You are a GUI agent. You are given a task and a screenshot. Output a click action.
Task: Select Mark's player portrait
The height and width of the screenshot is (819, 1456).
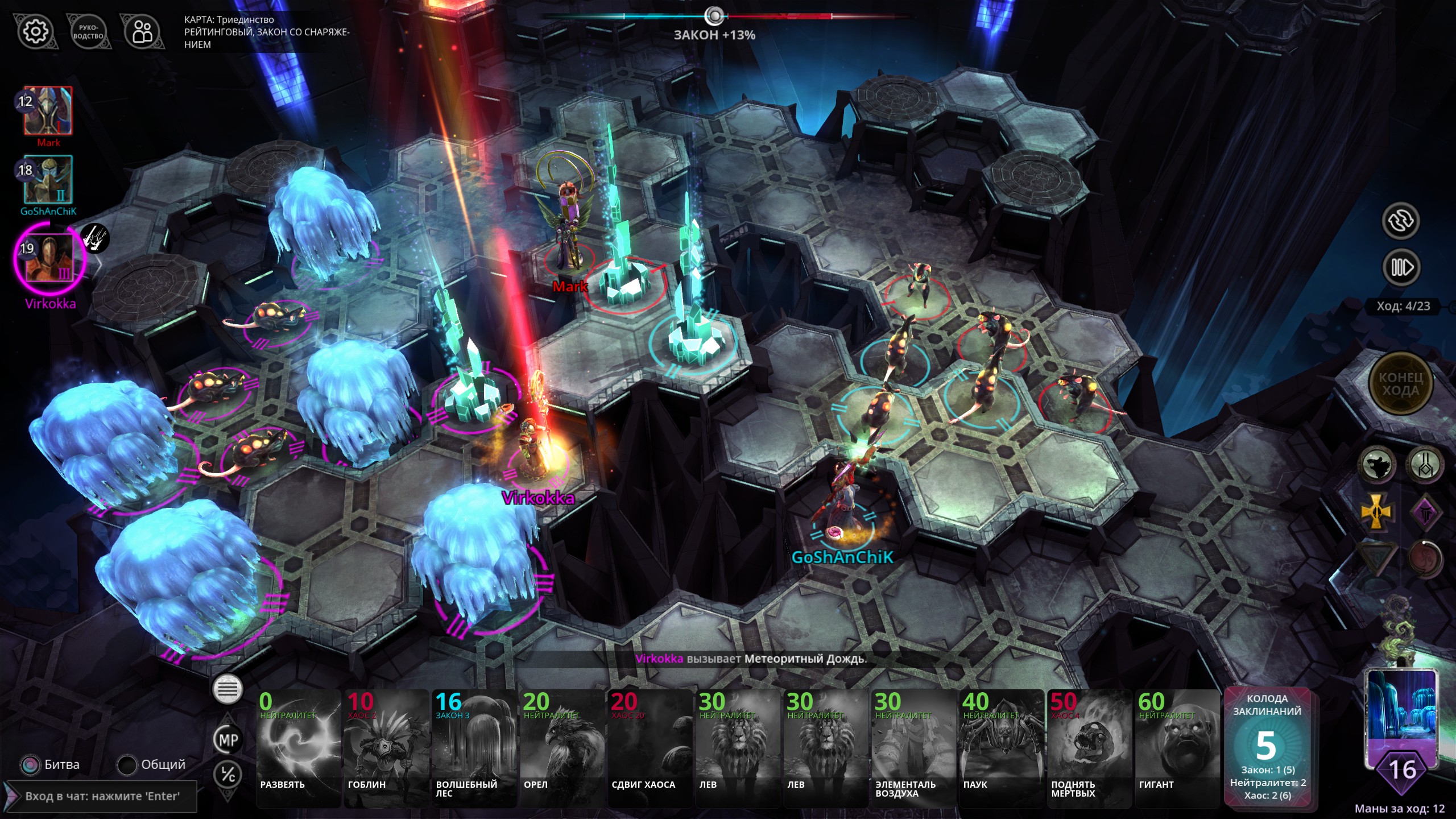(48, 111)
